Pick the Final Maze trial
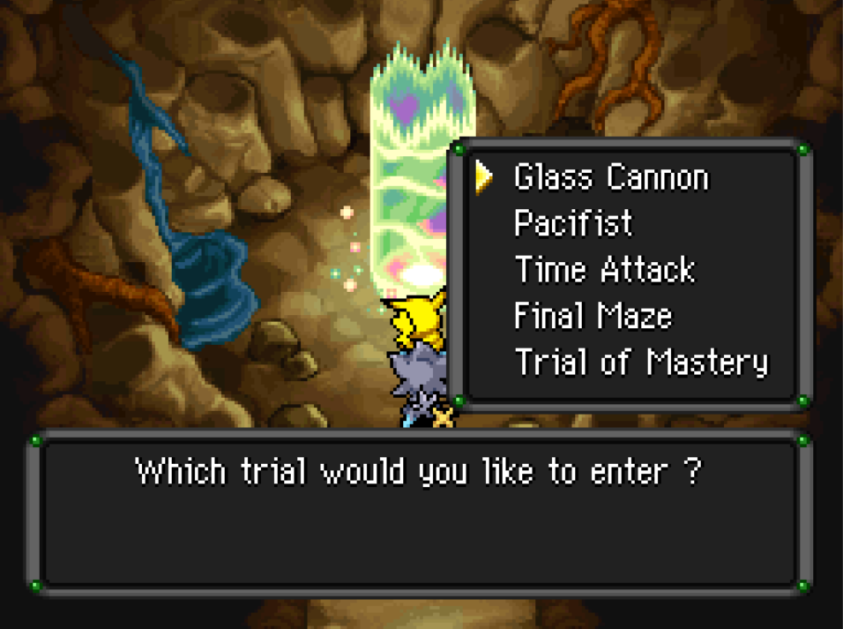 click(x=592, y=316)
